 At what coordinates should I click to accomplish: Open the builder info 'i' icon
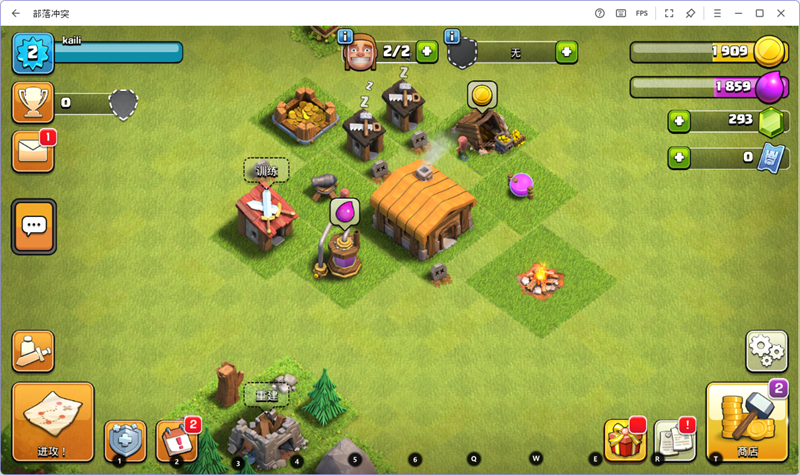tap(347, 36)
